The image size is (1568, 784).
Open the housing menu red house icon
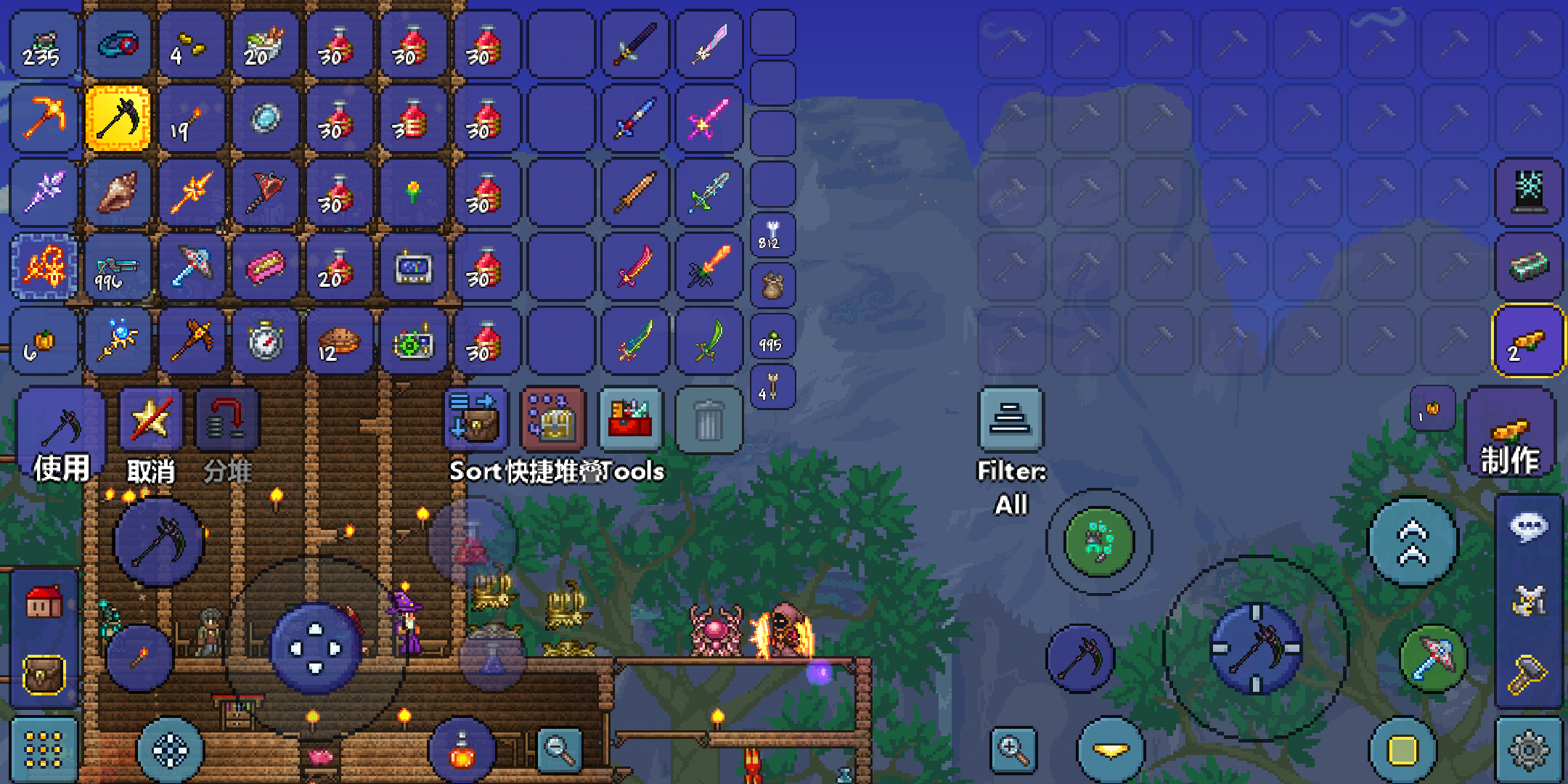pyautogui.click(x=44, y=602)
